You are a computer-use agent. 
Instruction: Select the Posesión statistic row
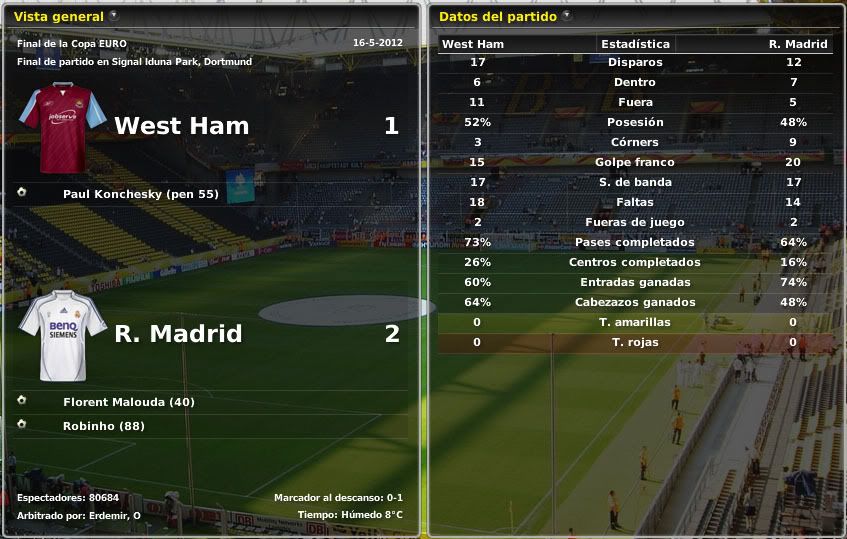click(x=635, y=122)
